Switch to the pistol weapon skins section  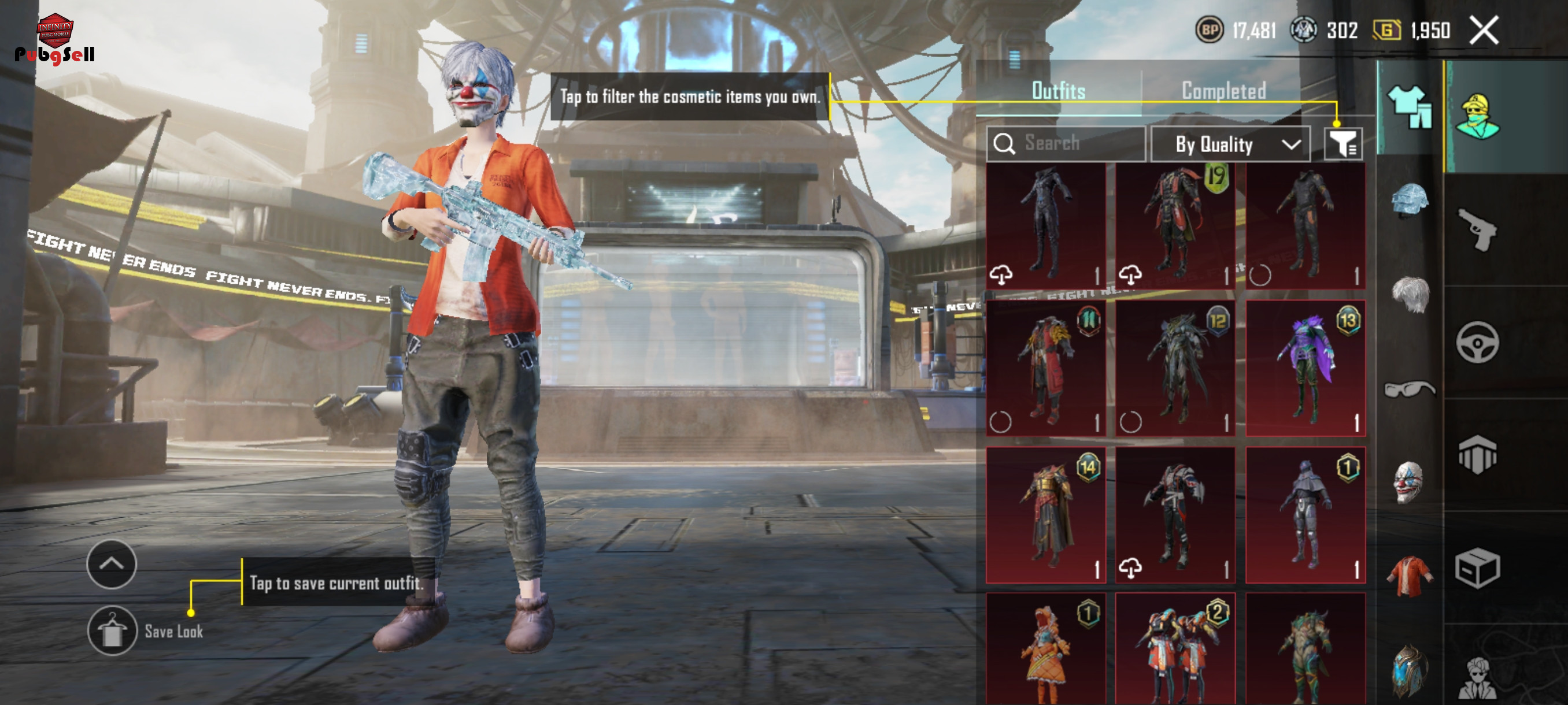click(1478, 229)
